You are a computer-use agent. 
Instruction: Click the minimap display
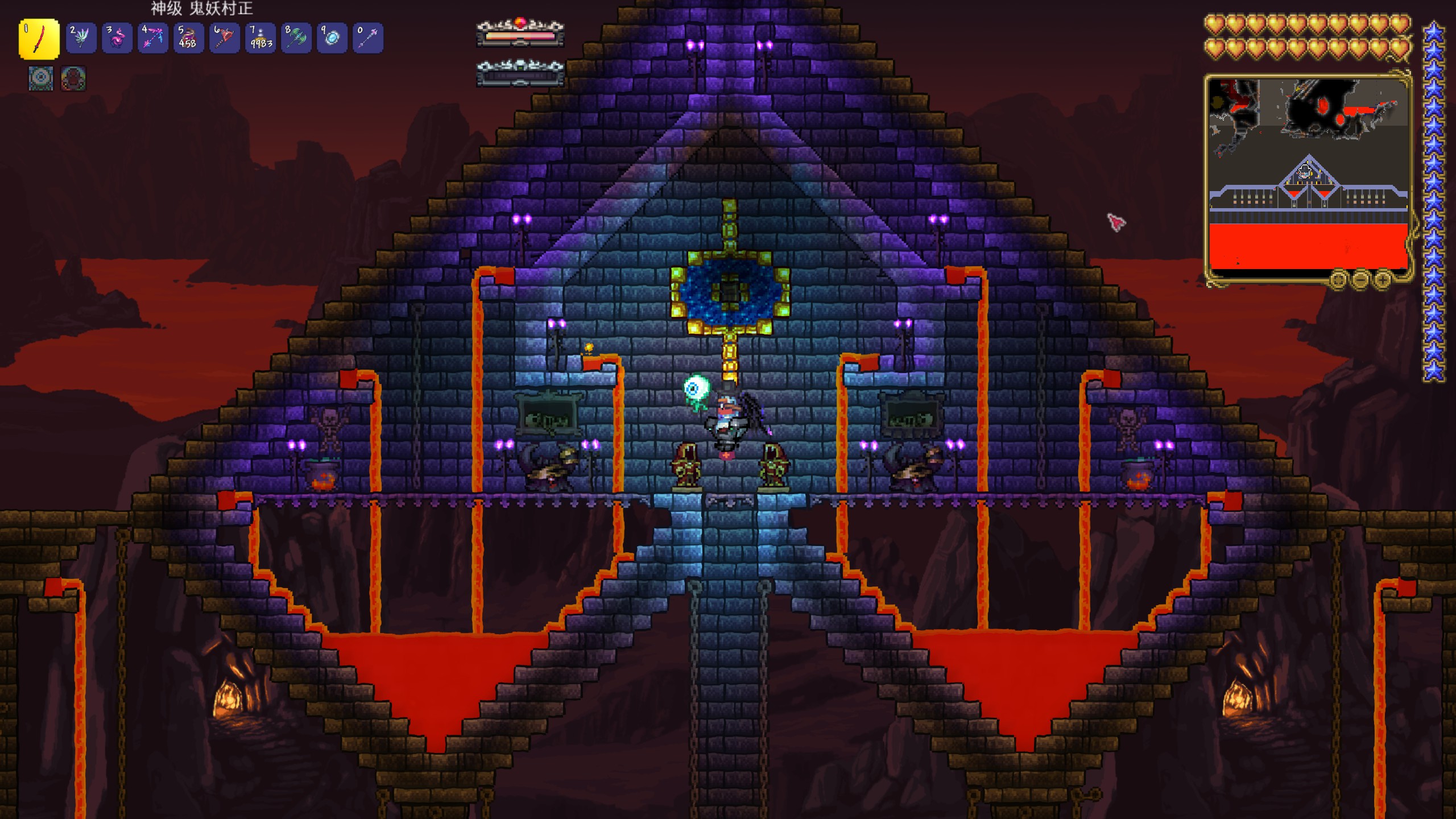1308,176
